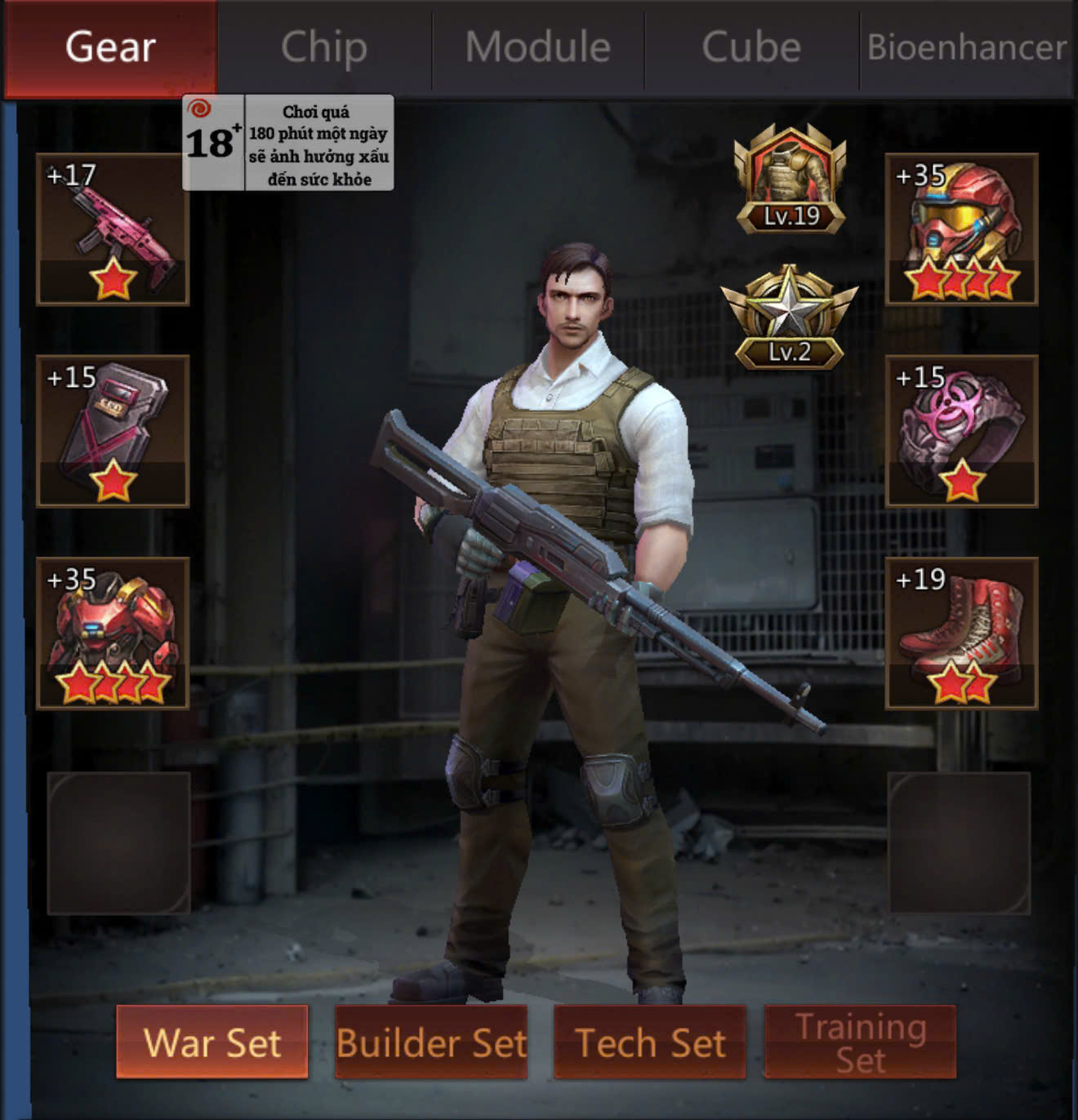Select the red helmet +35 slot

coord(961,229)
